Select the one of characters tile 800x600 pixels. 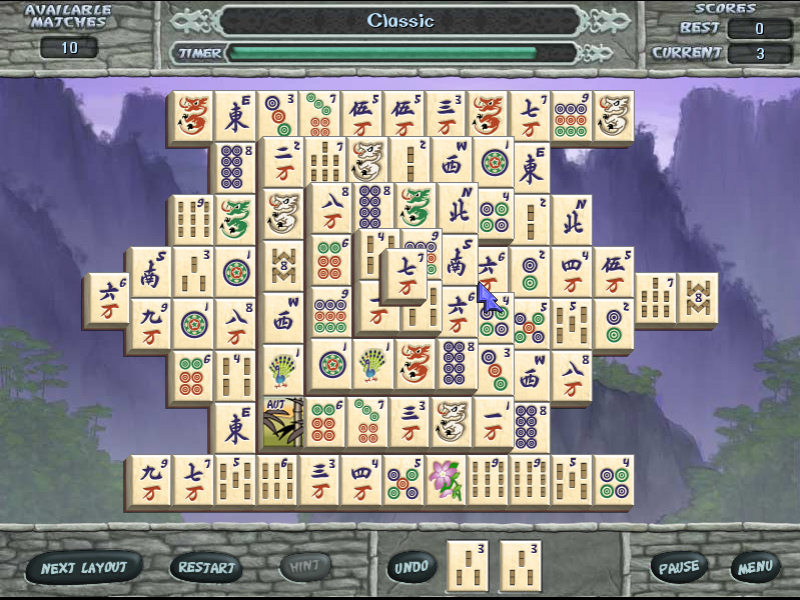click(x=494, y=422)
